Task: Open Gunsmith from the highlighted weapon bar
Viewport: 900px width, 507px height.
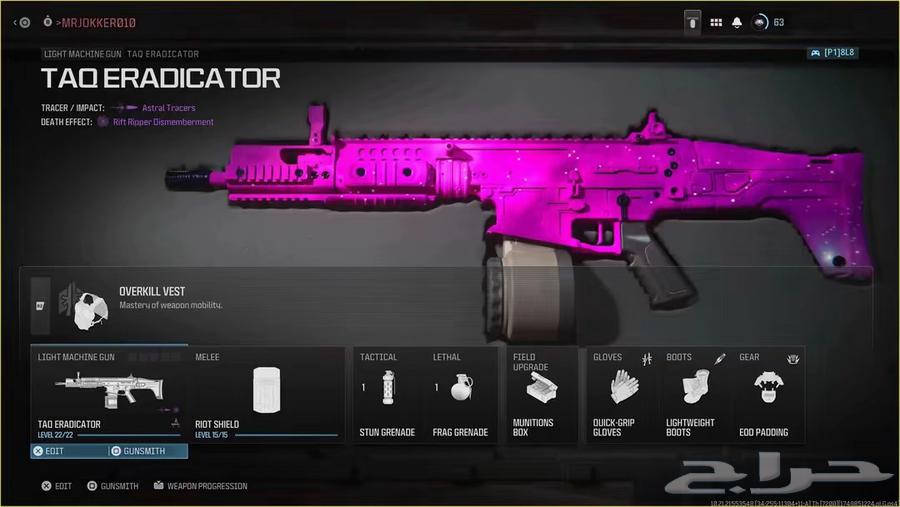Action: point(147,452)
